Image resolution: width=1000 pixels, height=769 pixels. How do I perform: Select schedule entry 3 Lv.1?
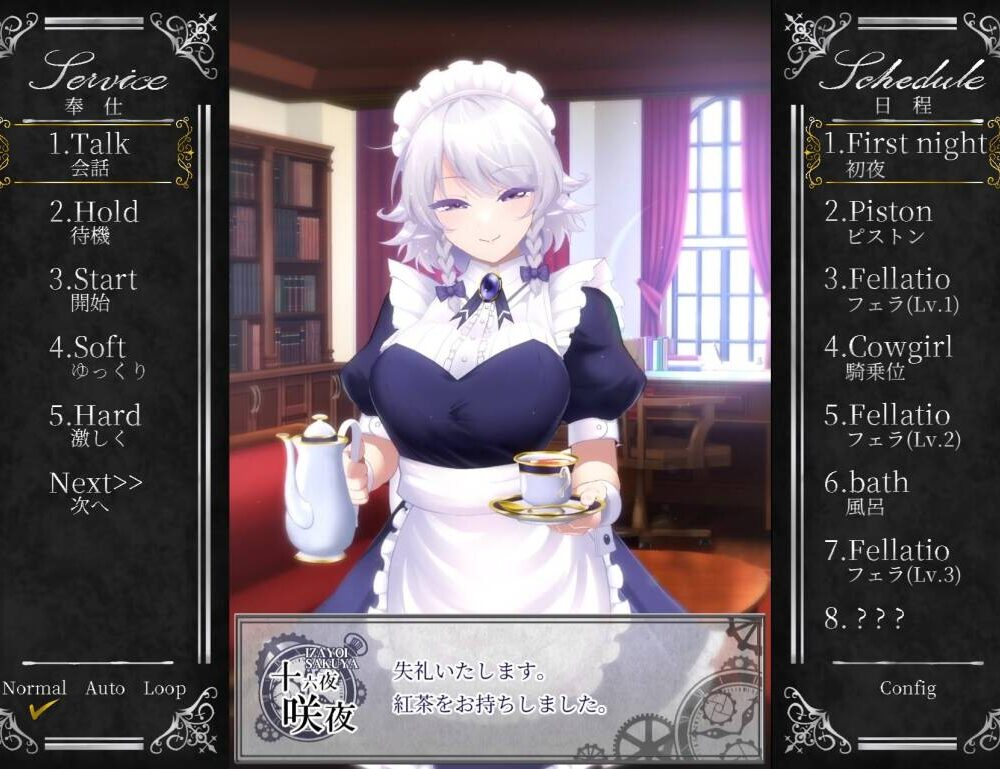click(x=887, y=288)
